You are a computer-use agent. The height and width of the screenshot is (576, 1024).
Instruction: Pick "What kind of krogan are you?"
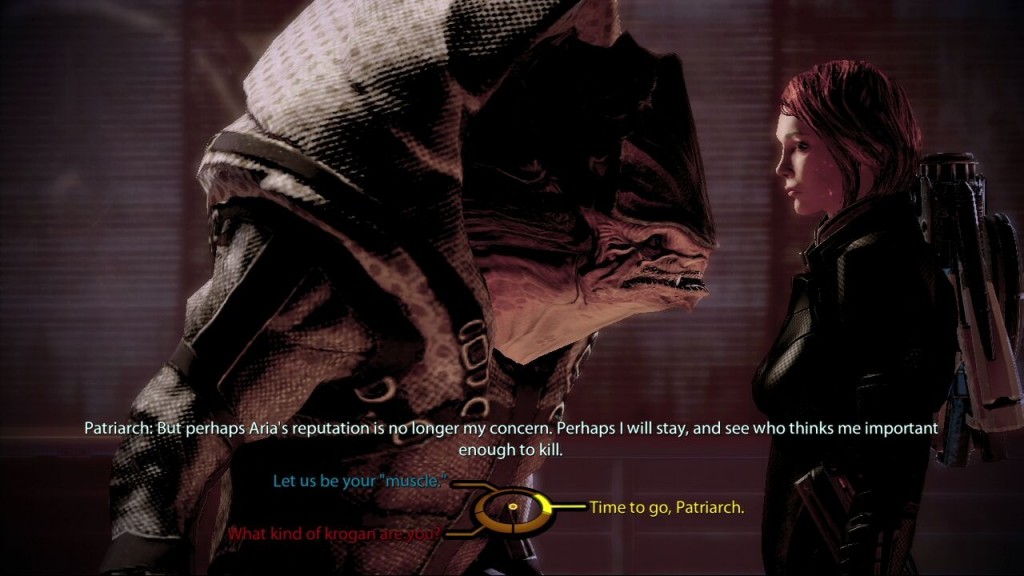point(334,533)
